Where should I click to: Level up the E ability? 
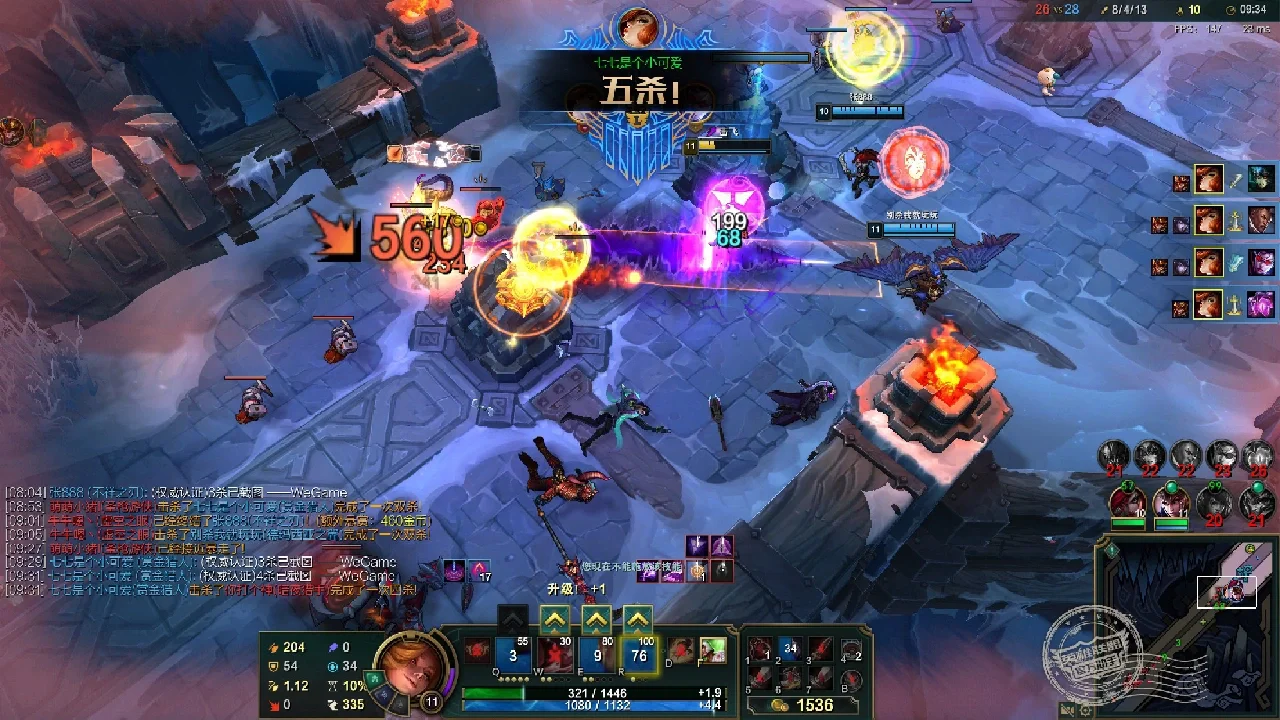click(597, 620)
